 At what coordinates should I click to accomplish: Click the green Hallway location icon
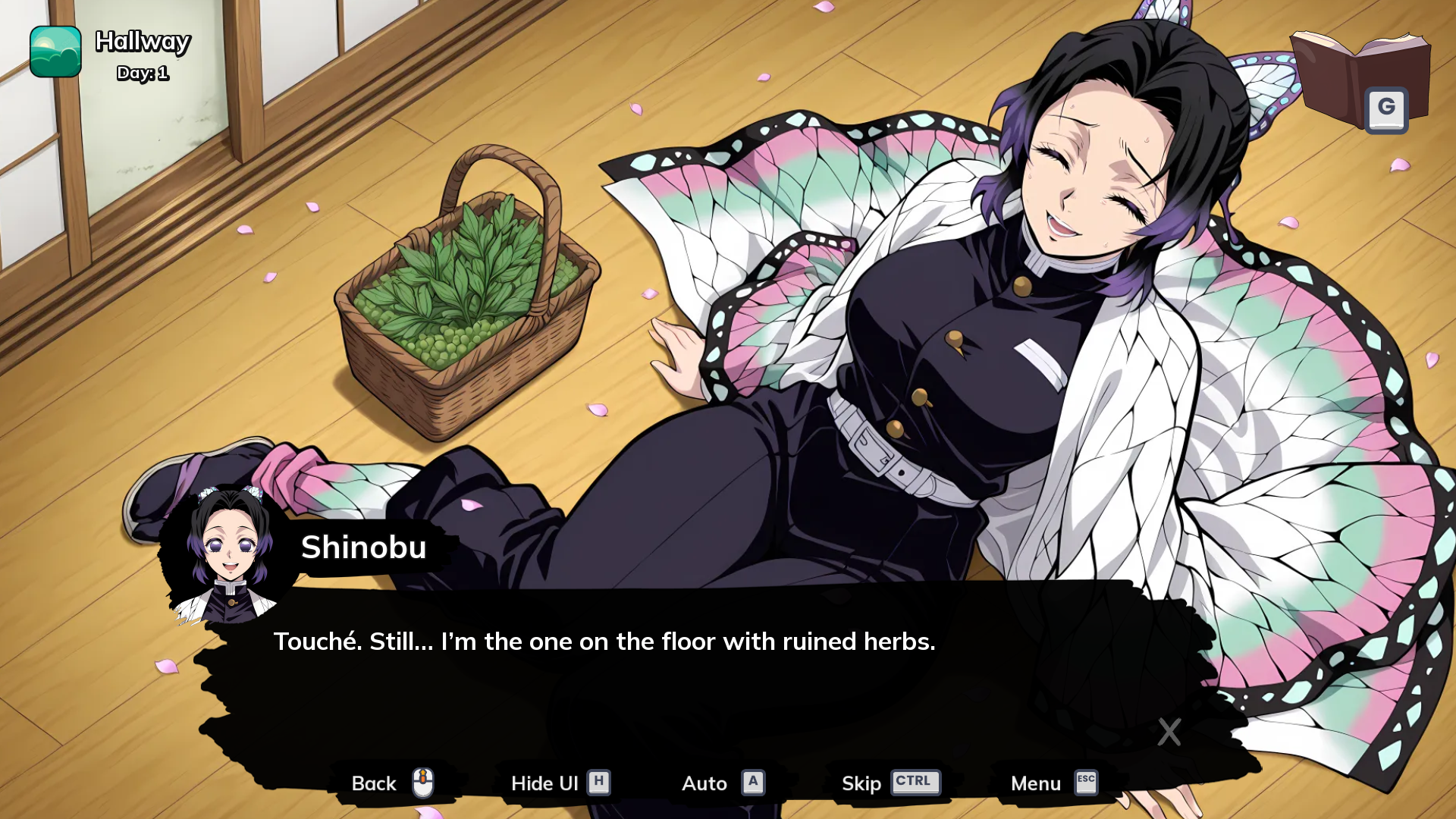point(55,52)
